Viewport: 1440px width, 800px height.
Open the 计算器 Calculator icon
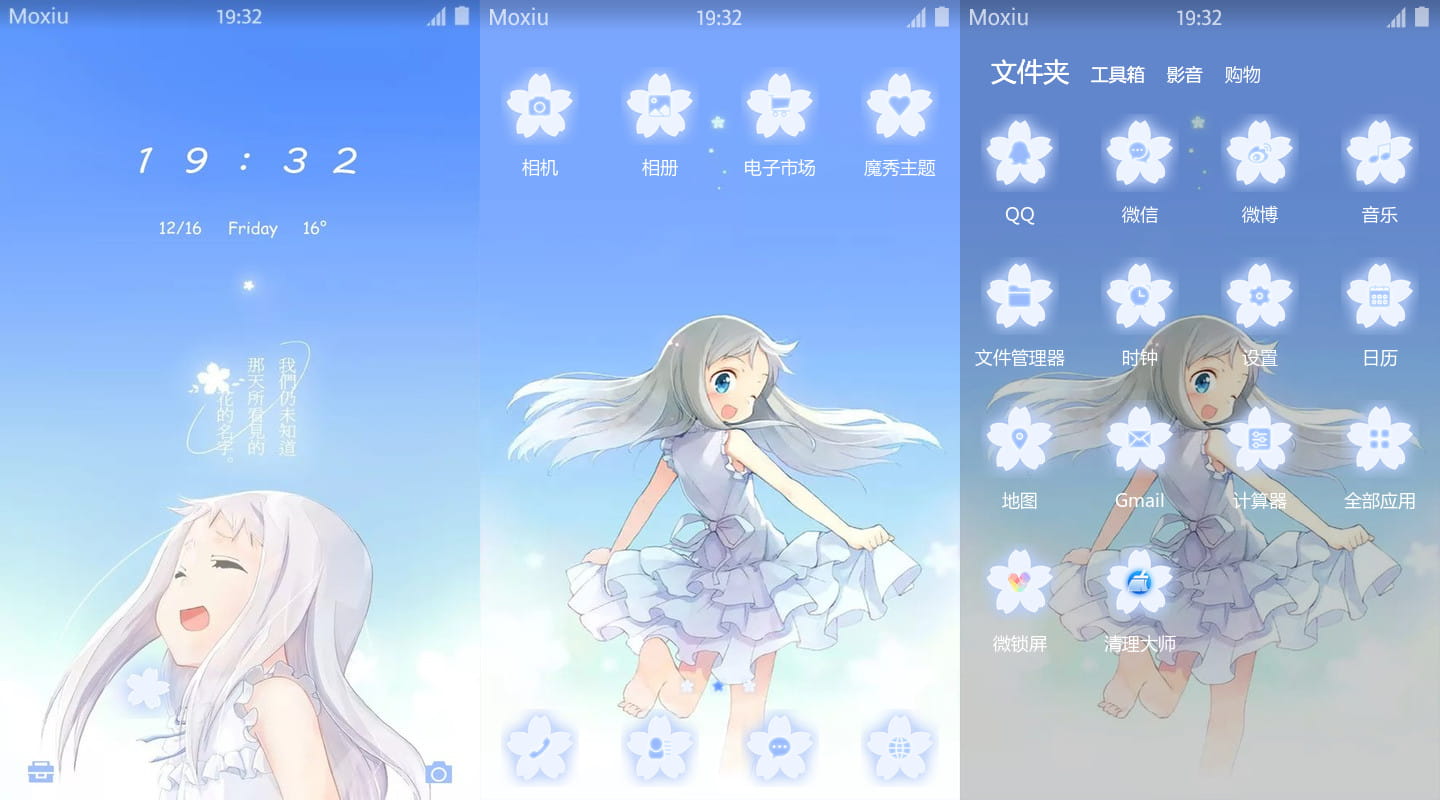(1259, 437)
